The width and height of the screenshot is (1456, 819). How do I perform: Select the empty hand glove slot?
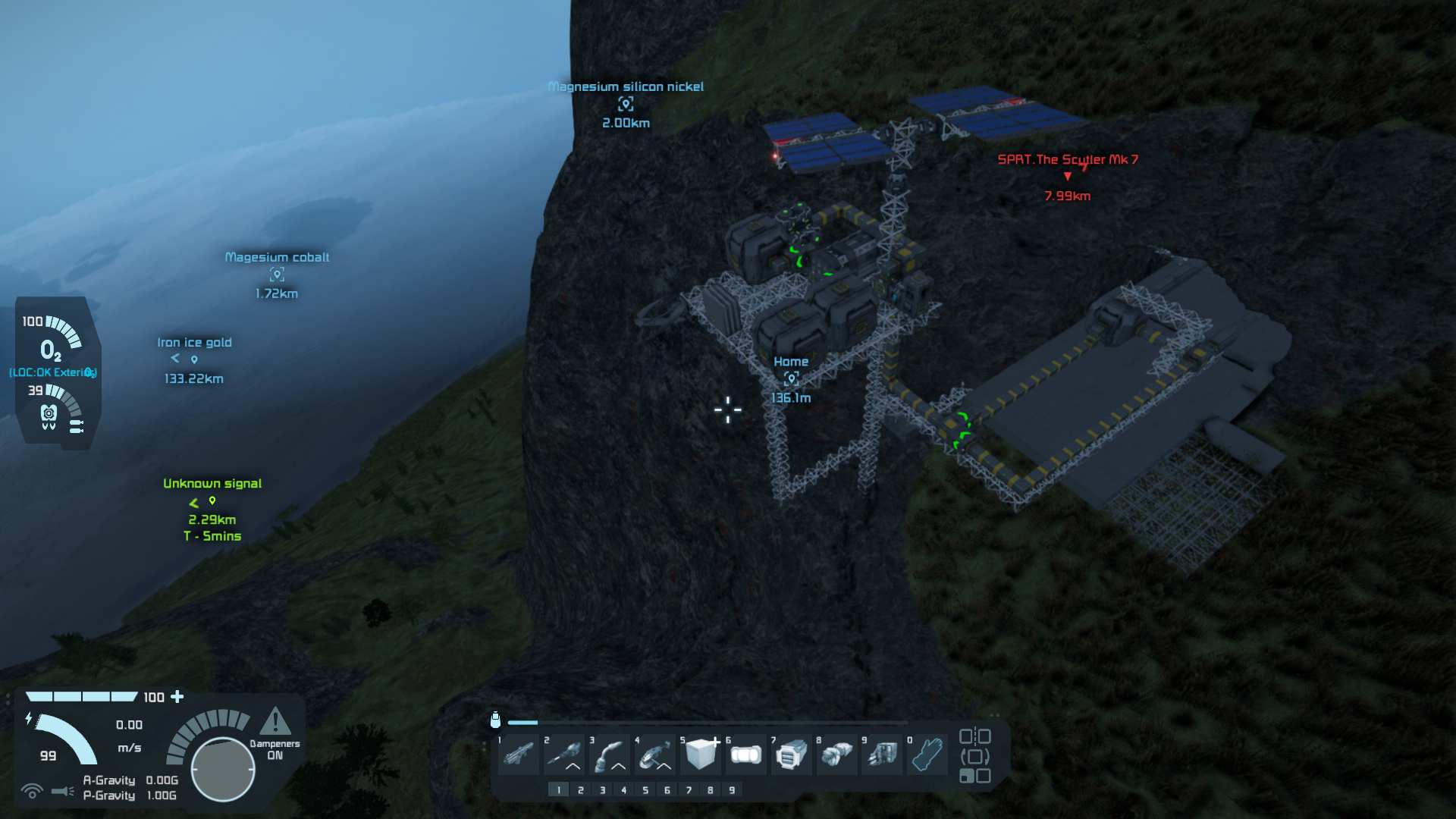point(928,755)
